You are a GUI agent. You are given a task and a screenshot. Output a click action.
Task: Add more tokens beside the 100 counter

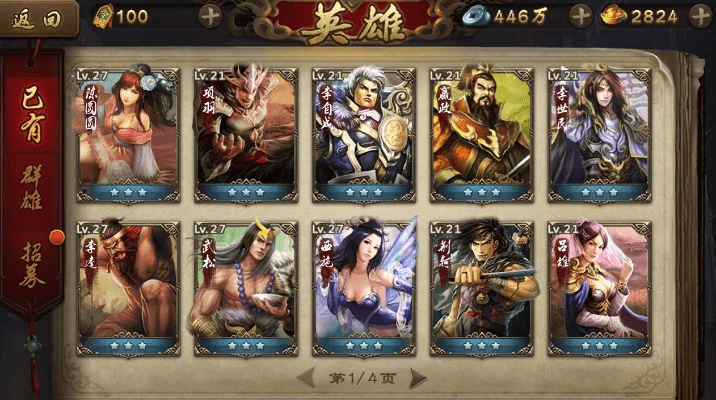(x=210, y=16)
